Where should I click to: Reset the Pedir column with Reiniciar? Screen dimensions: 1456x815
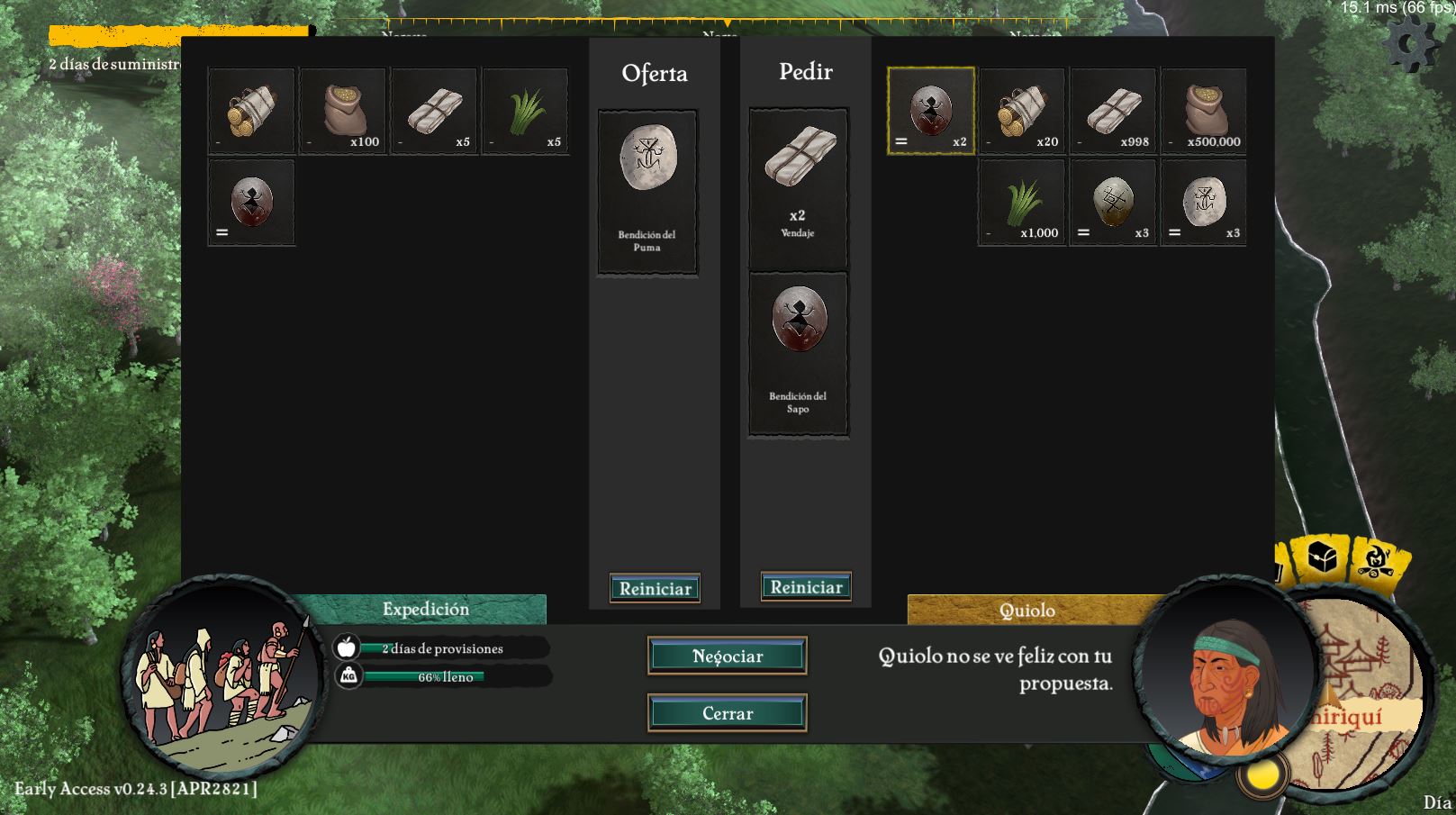(806, 587)
